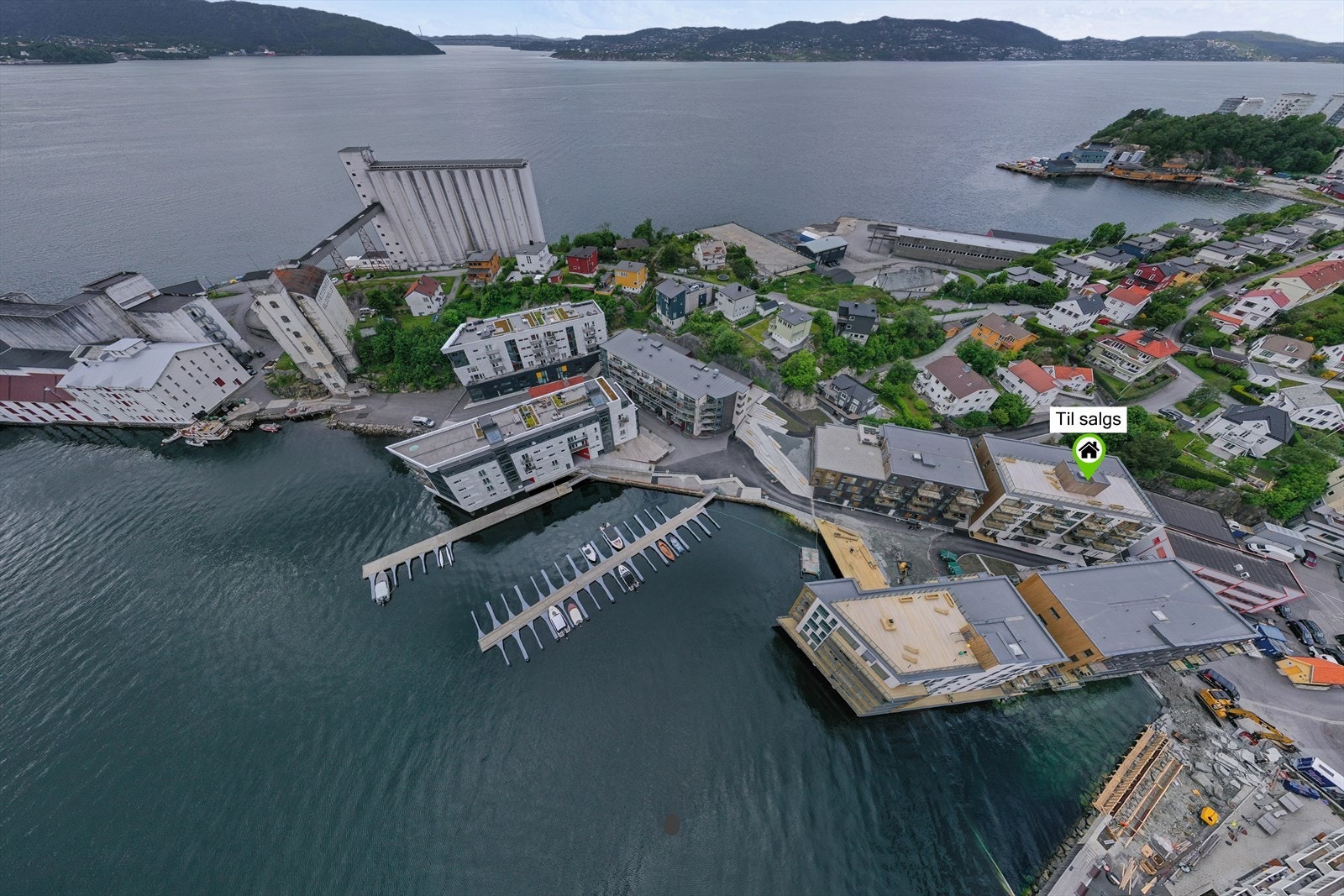
Task: Click the green house map marker
Action: [1088, 450]
